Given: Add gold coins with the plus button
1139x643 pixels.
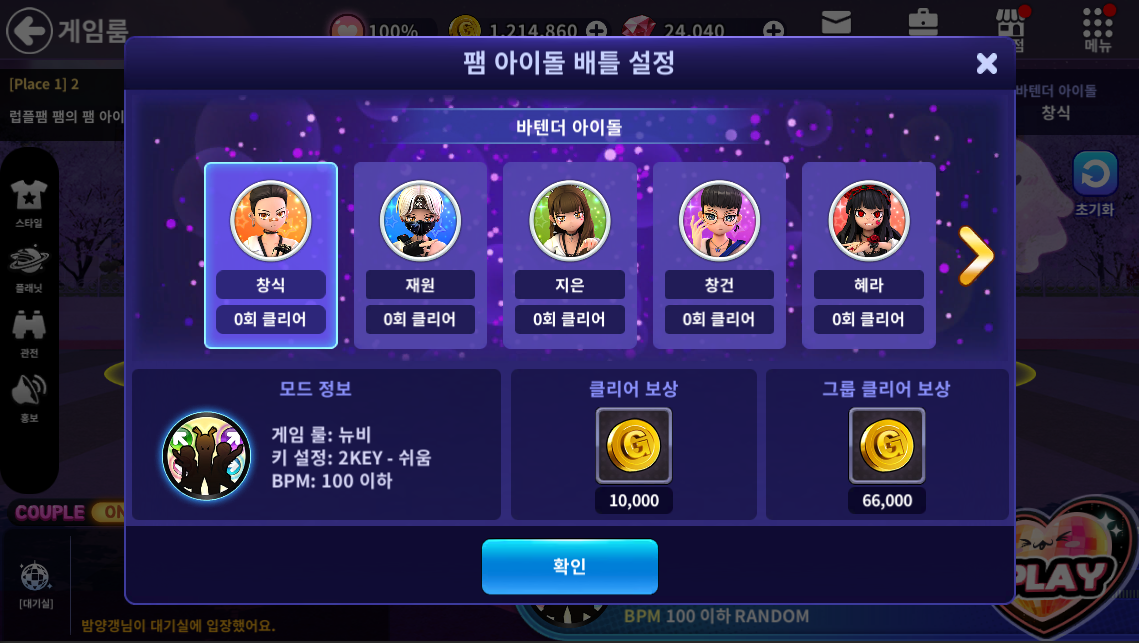Looking at the screenshot, I should [596, 30].
